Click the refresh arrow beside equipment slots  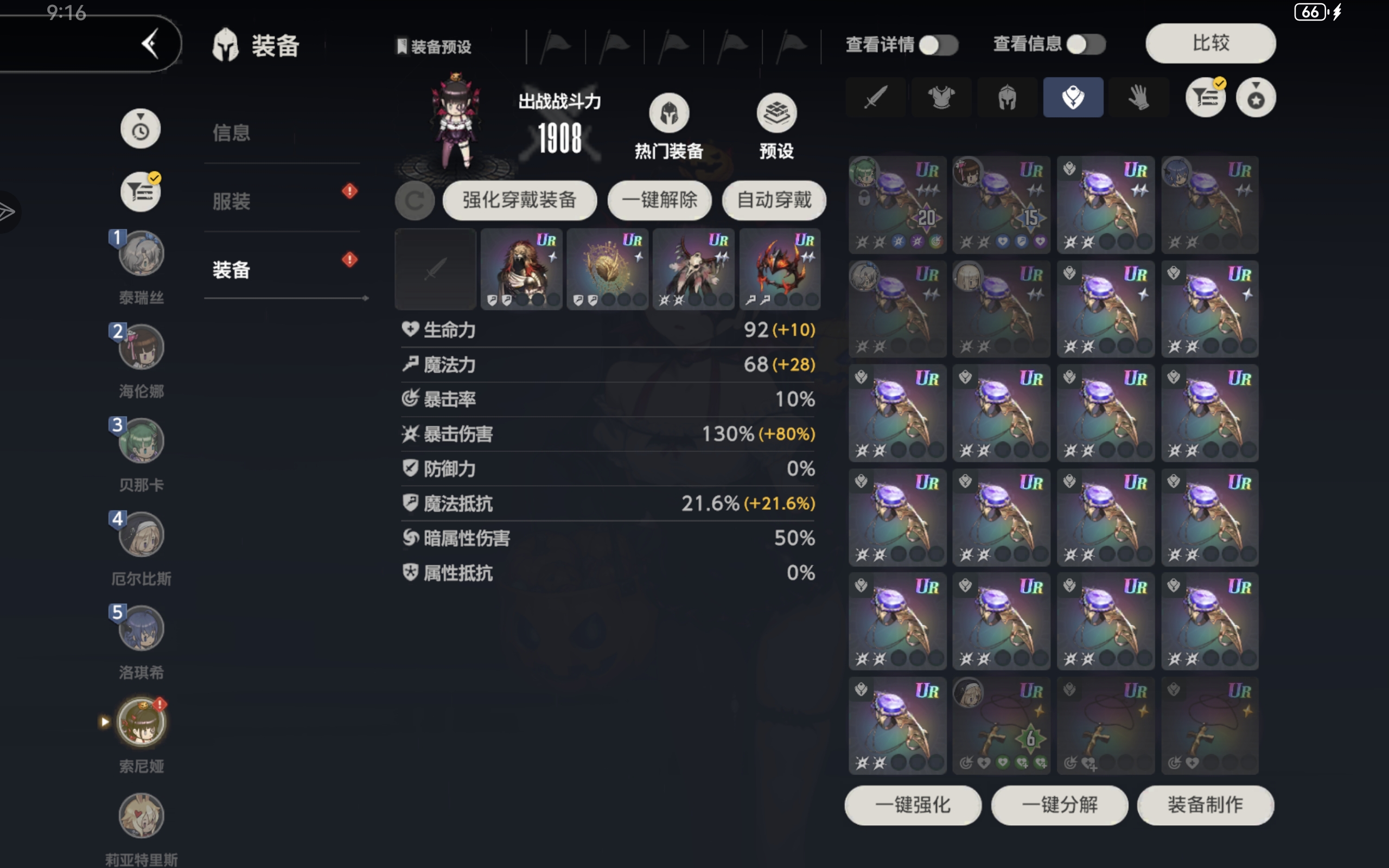[416, 201]
